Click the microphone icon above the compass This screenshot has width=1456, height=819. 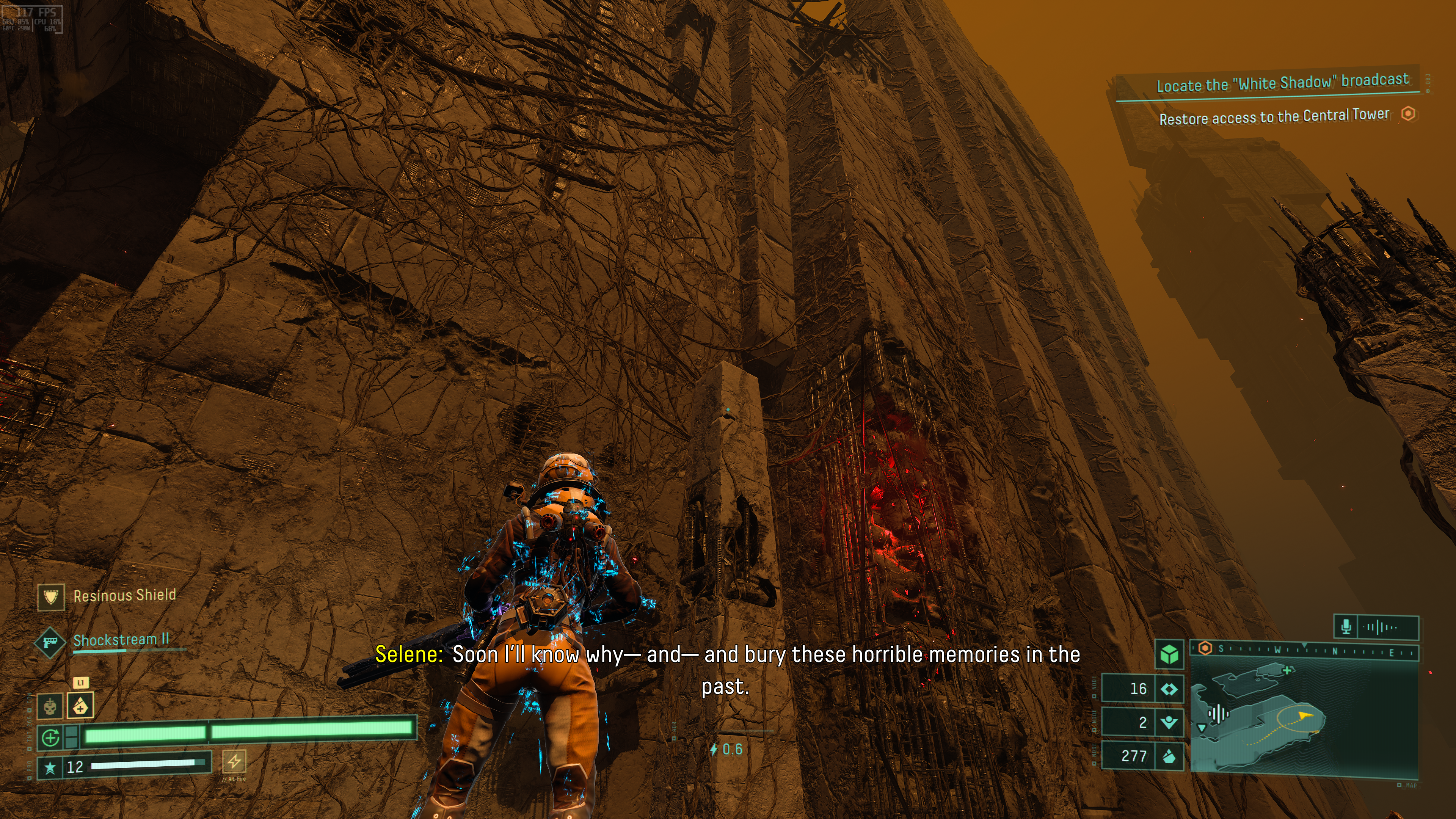[1346, 626]
